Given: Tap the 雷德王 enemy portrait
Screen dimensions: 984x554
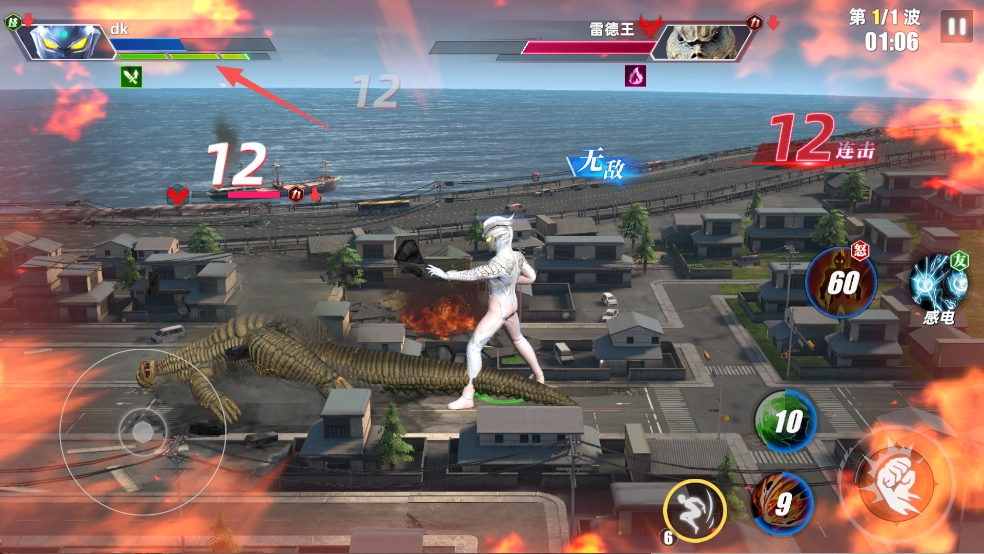Looking at the screenshot, I should click(x=702, y=41).
